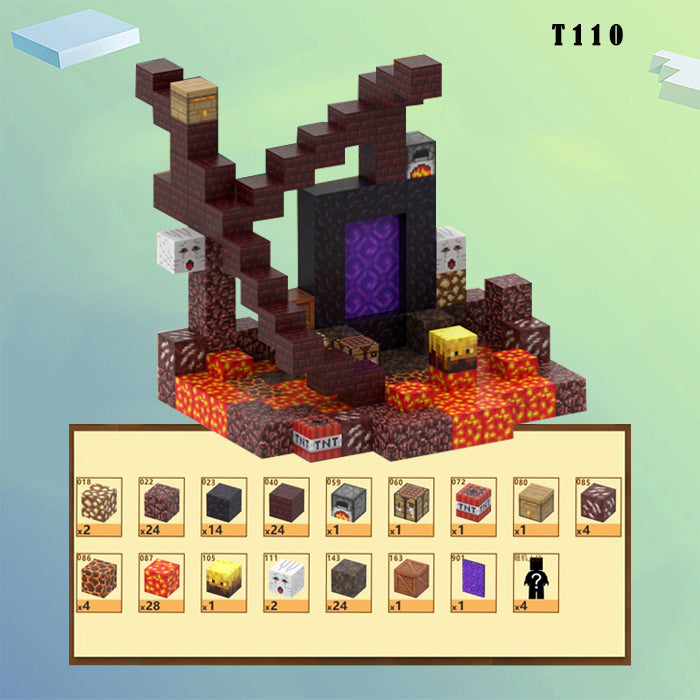
Task: Choose the magma block slot numbered 086
Action: [x=98, y=583]
